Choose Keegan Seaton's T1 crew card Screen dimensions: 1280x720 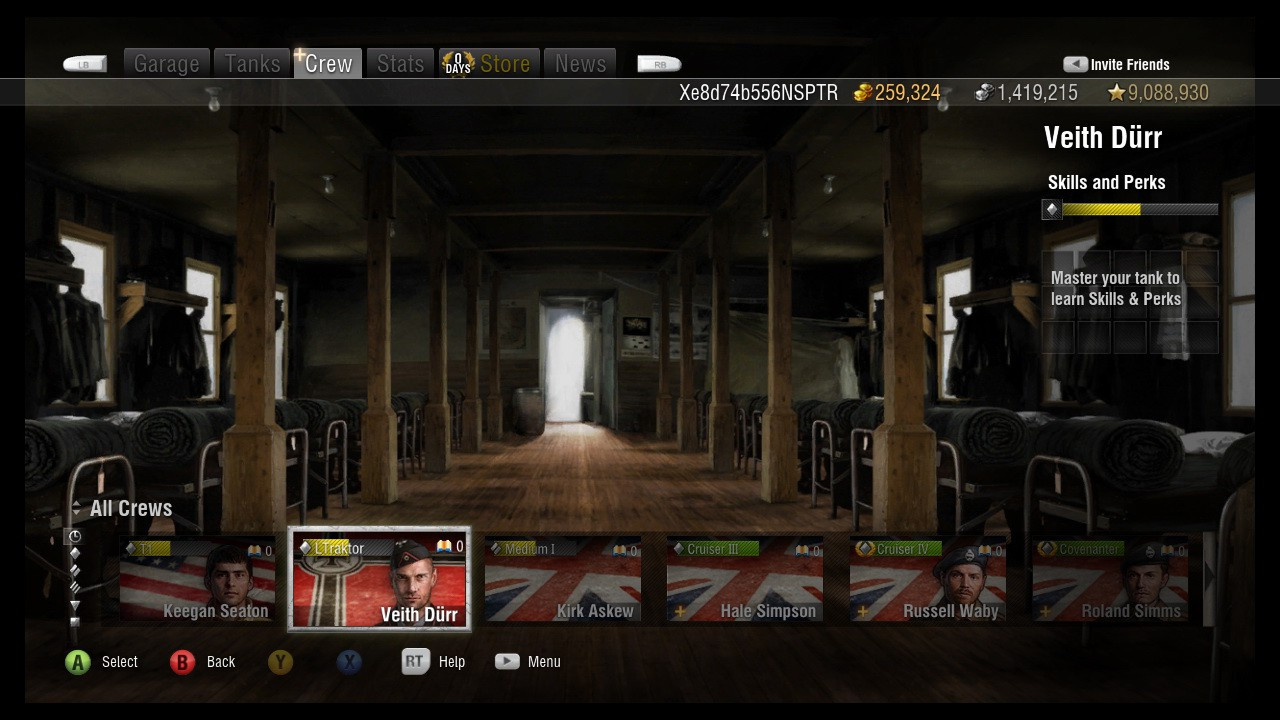[197, 581]
